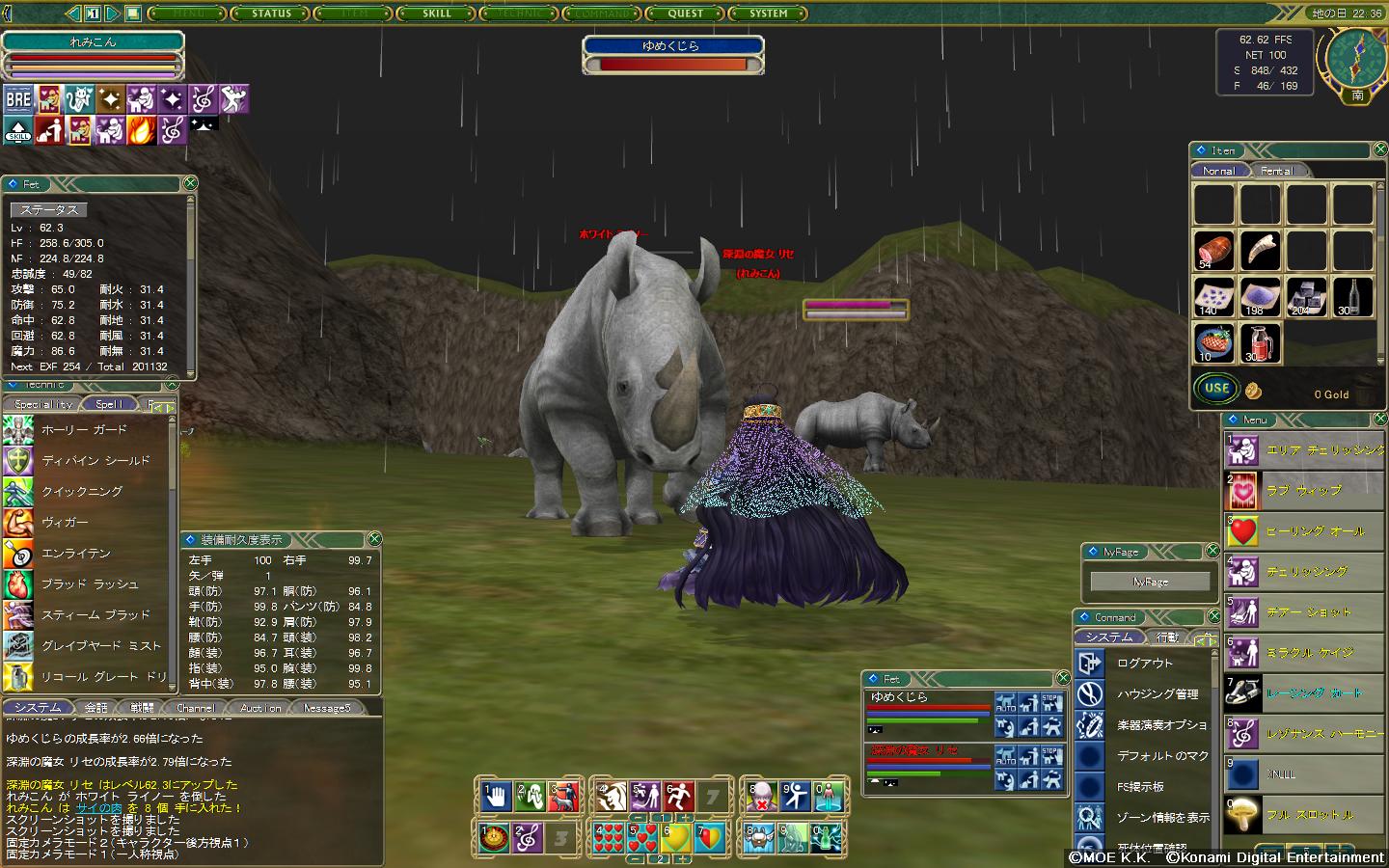Close the 装備耐久度表示 window

coord(374,539)
